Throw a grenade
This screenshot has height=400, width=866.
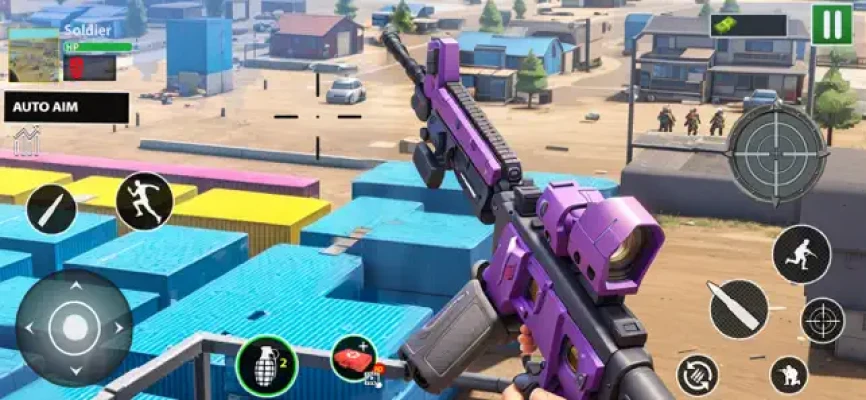(x=265, y=365)
